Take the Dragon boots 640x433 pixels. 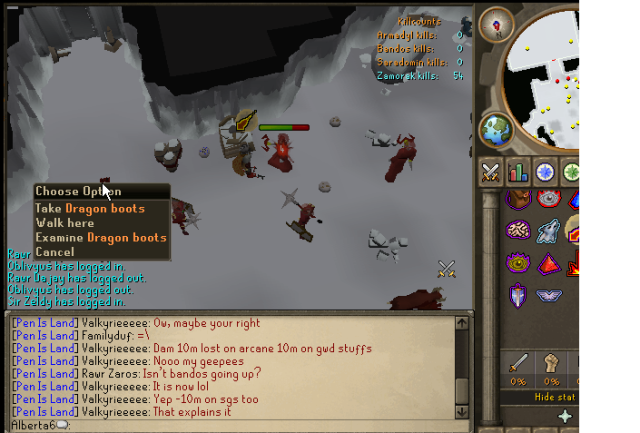point(90,209)
